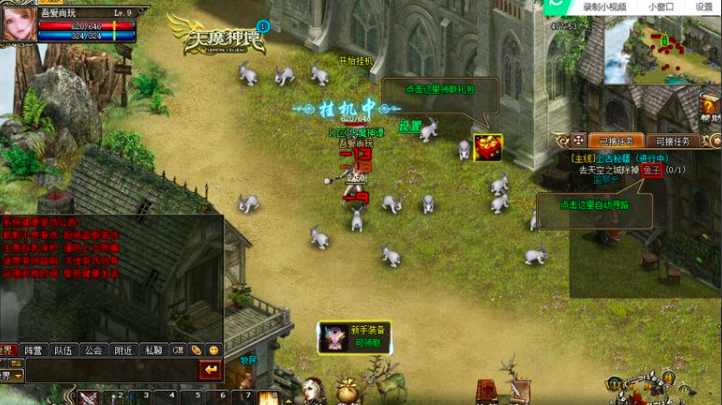
Task: Open the minimap
Action: tap(653, 50)
